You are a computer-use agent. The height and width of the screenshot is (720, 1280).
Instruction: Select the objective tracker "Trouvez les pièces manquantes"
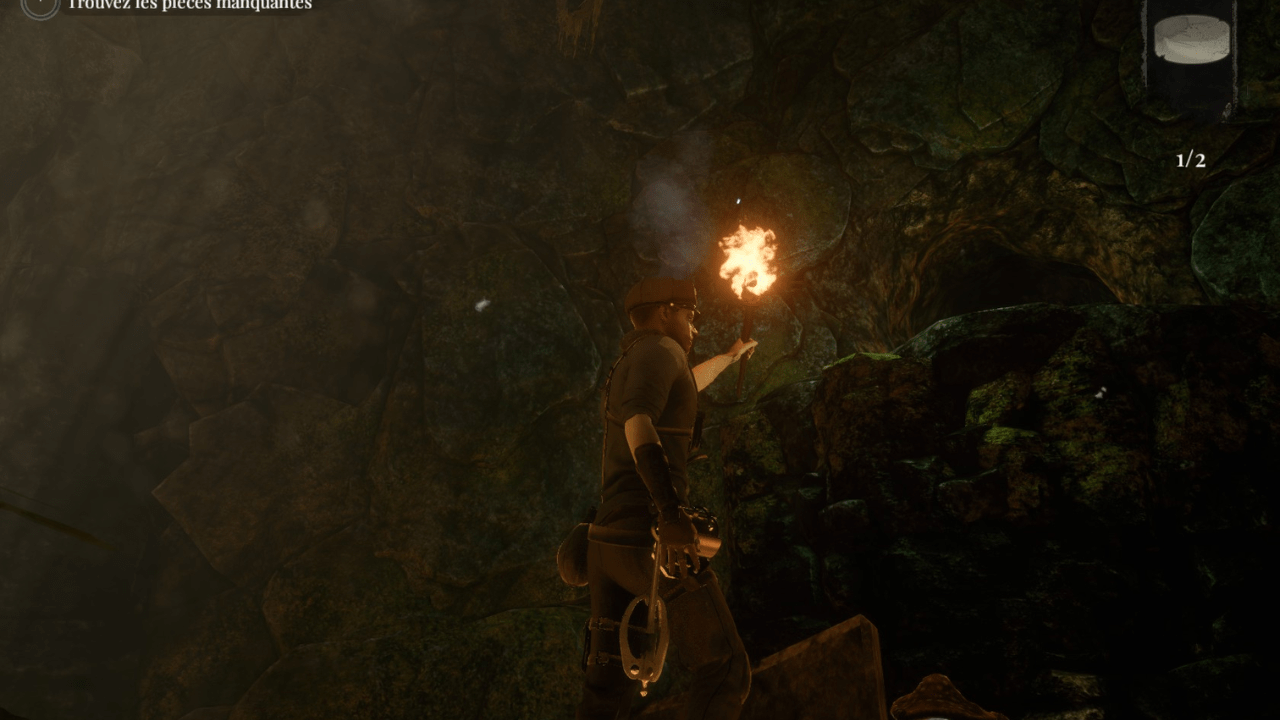pyautogui.click(x=188, y=5)
